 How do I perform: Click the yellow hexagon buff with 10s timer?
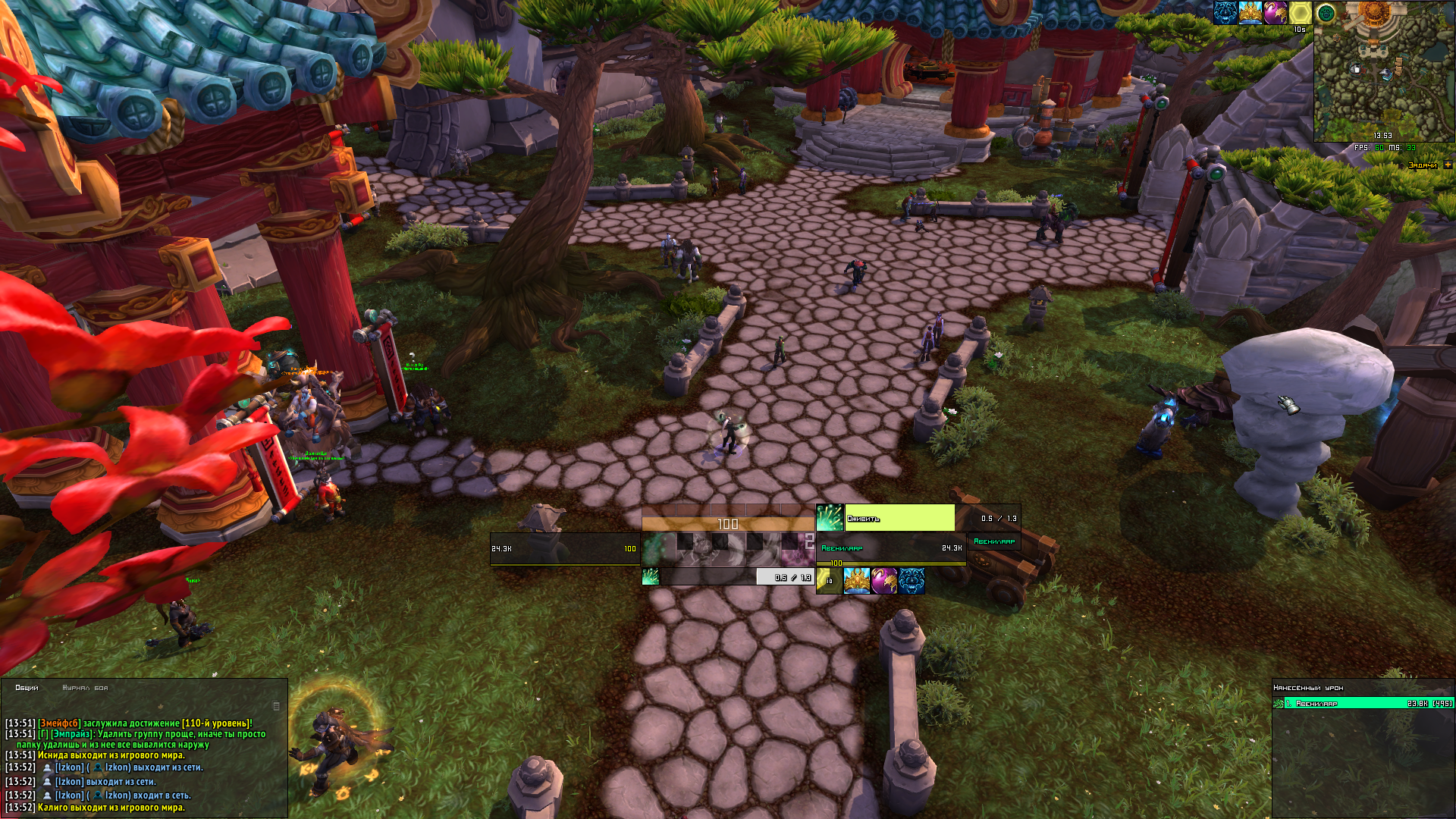[x=1300, y=13]
